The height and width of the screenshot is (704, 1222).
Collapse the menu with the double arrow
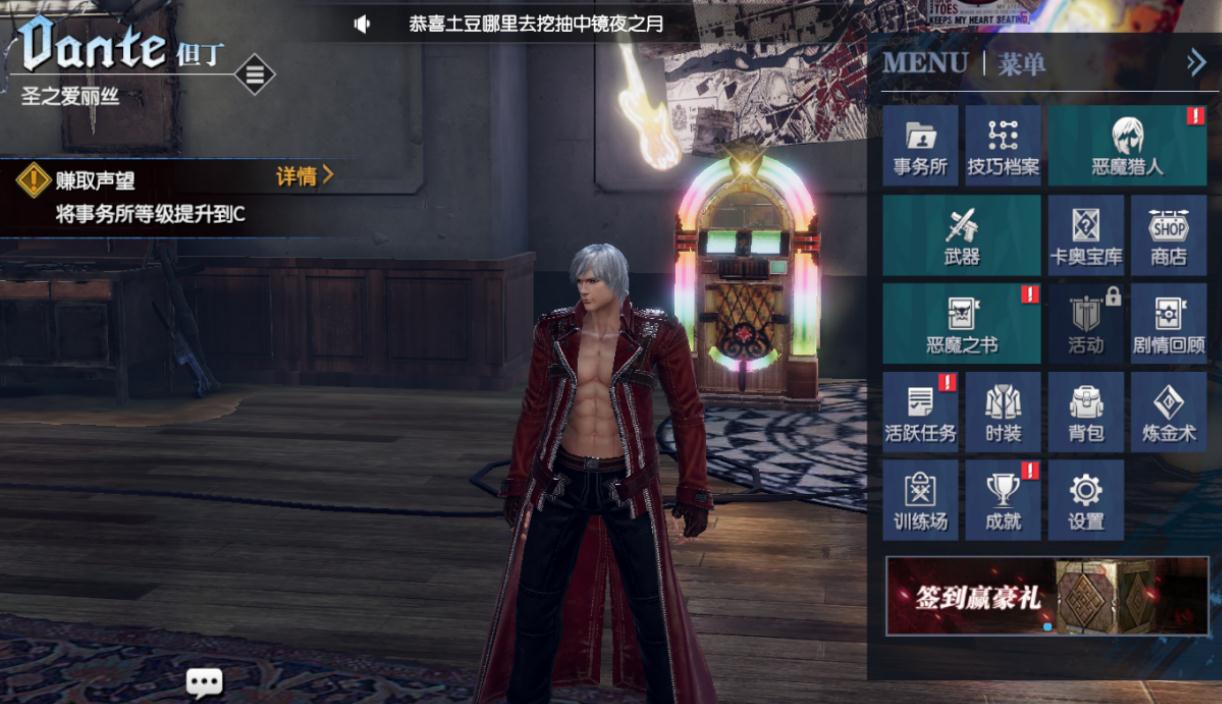pos(1196,63)
